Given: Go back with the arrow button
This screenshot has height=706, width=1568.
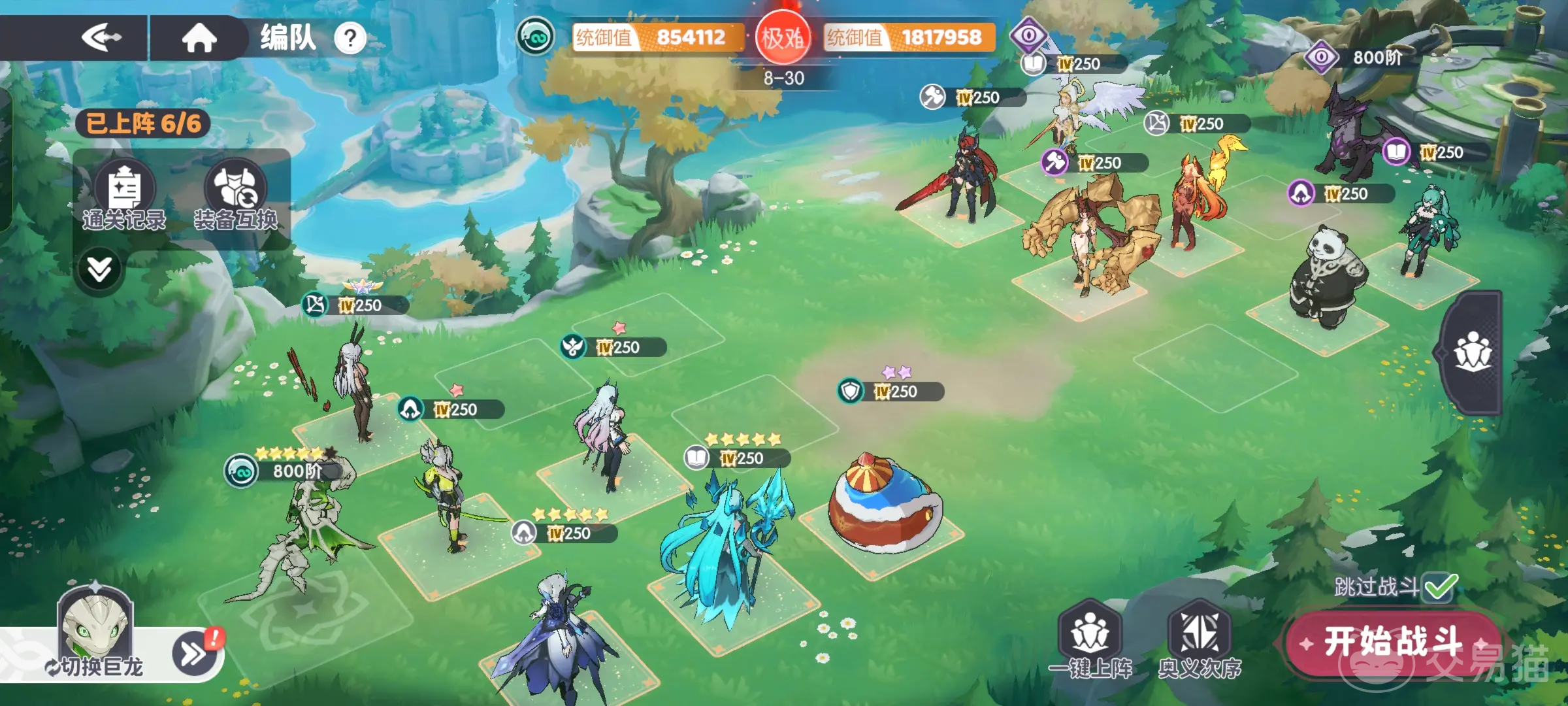Looking at the screenshot, I should point(101,38).
